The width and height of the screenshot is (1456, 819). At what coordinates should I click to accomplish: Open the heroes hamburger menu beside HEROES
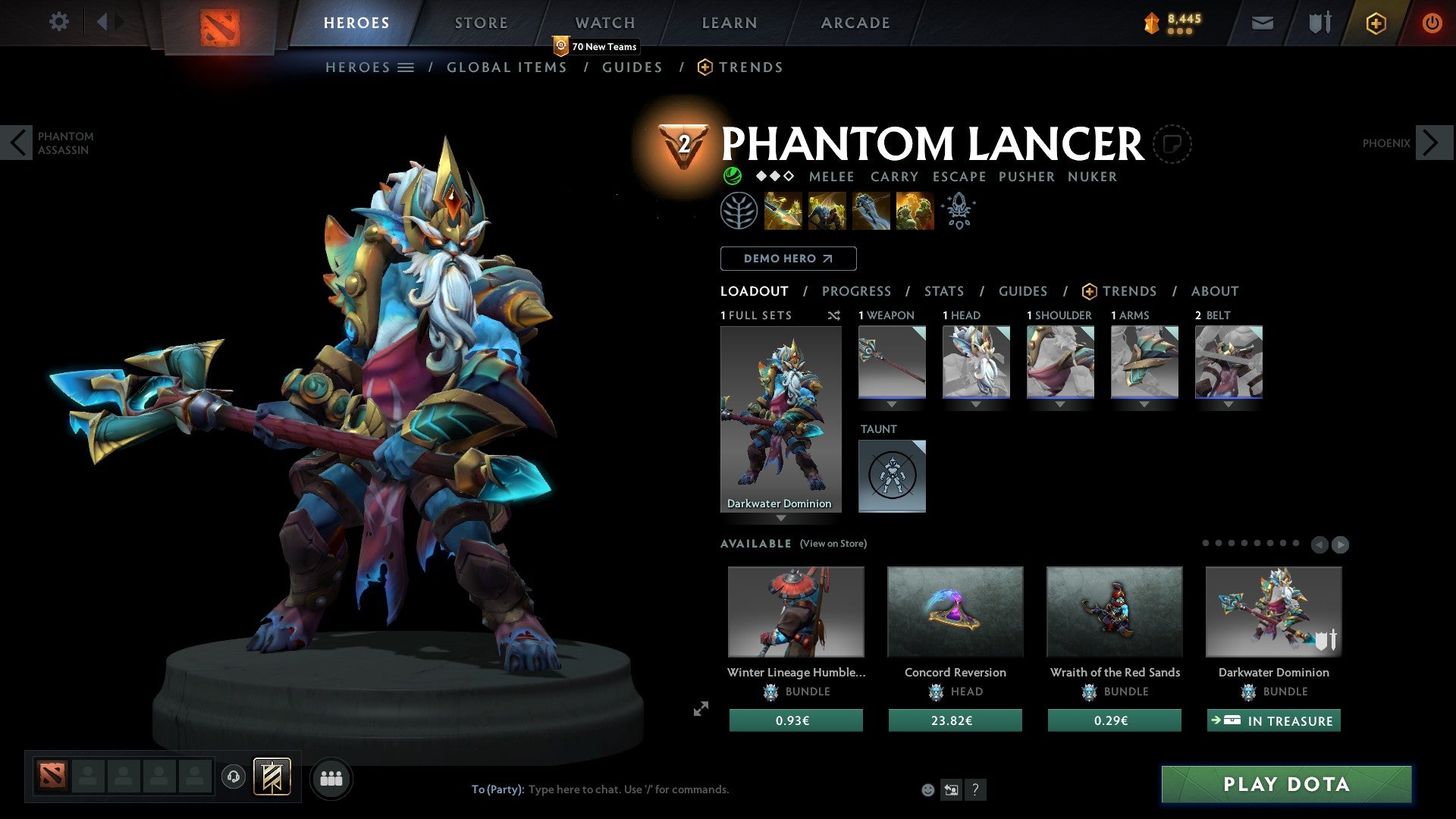407,67
